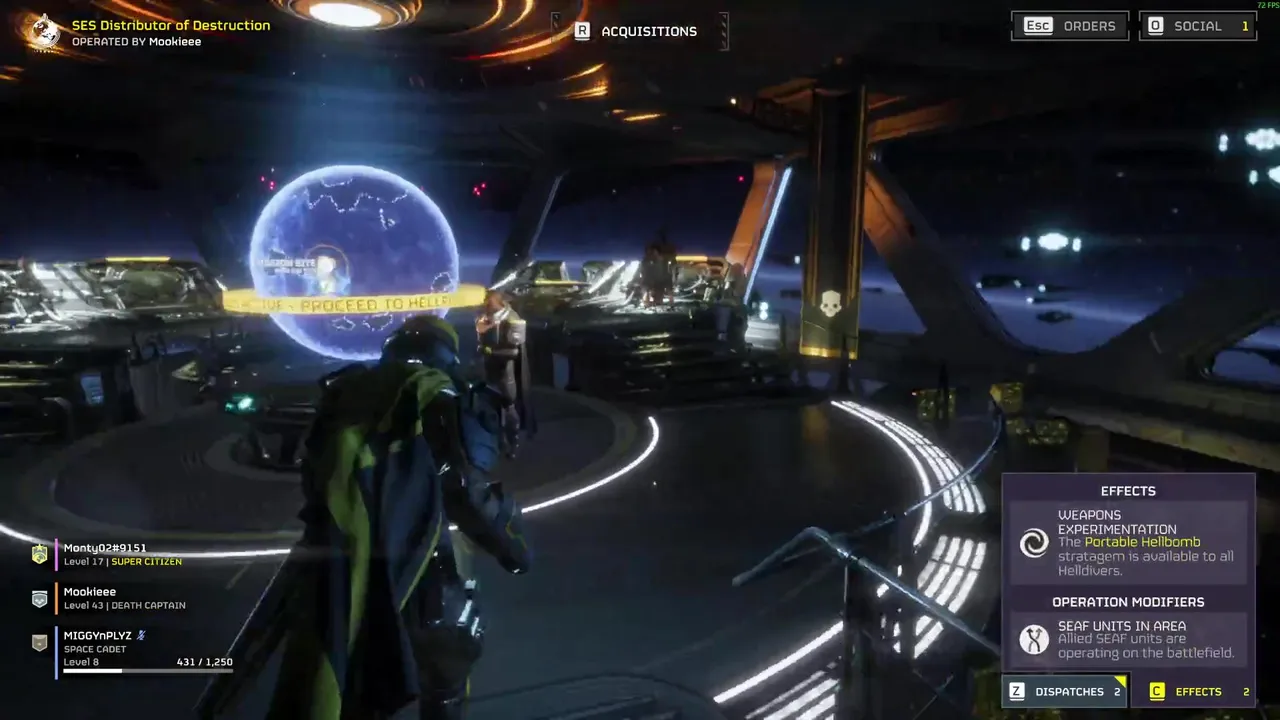View Weapons Experimentation effect entry
Image resolution: width=1280 pixels, height=720 pixels.
(1128, 542)
